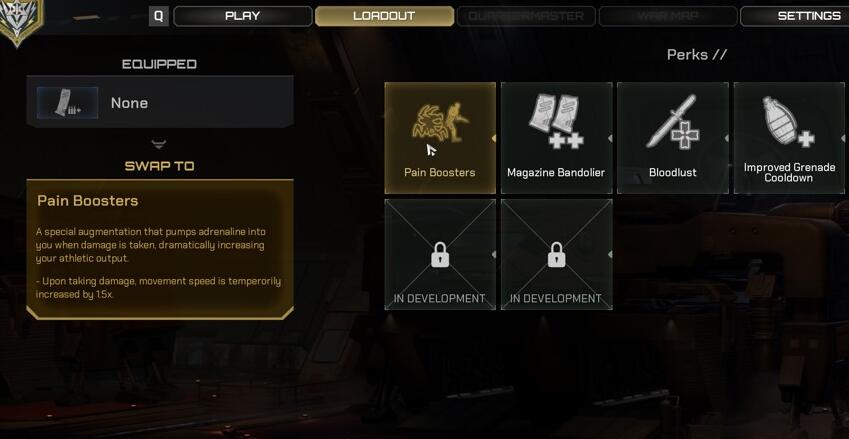
Task: Open the Loadout tab
Action: tap(384, 16)
